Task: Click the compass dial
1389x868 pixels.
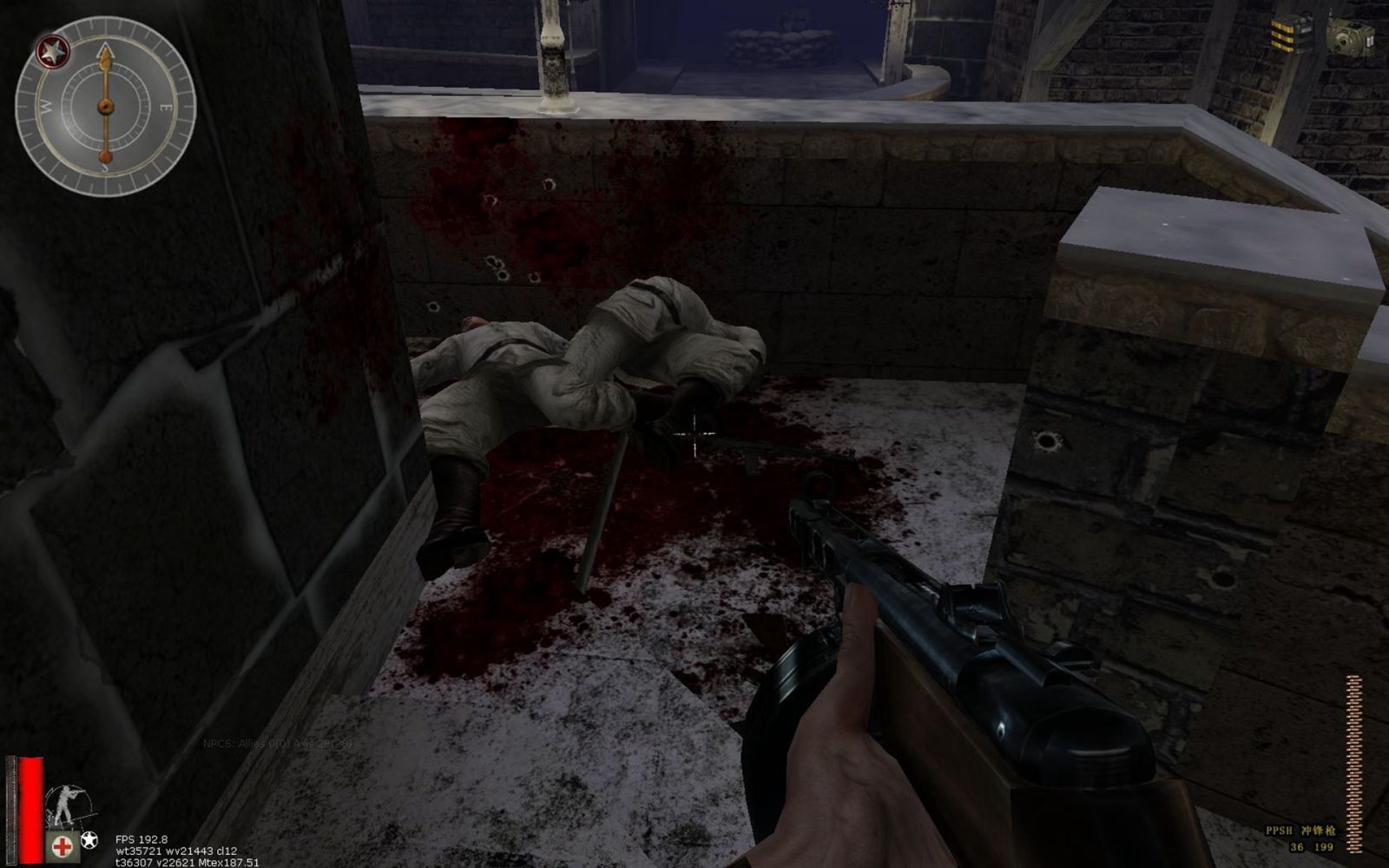Action: pos(105,107)
